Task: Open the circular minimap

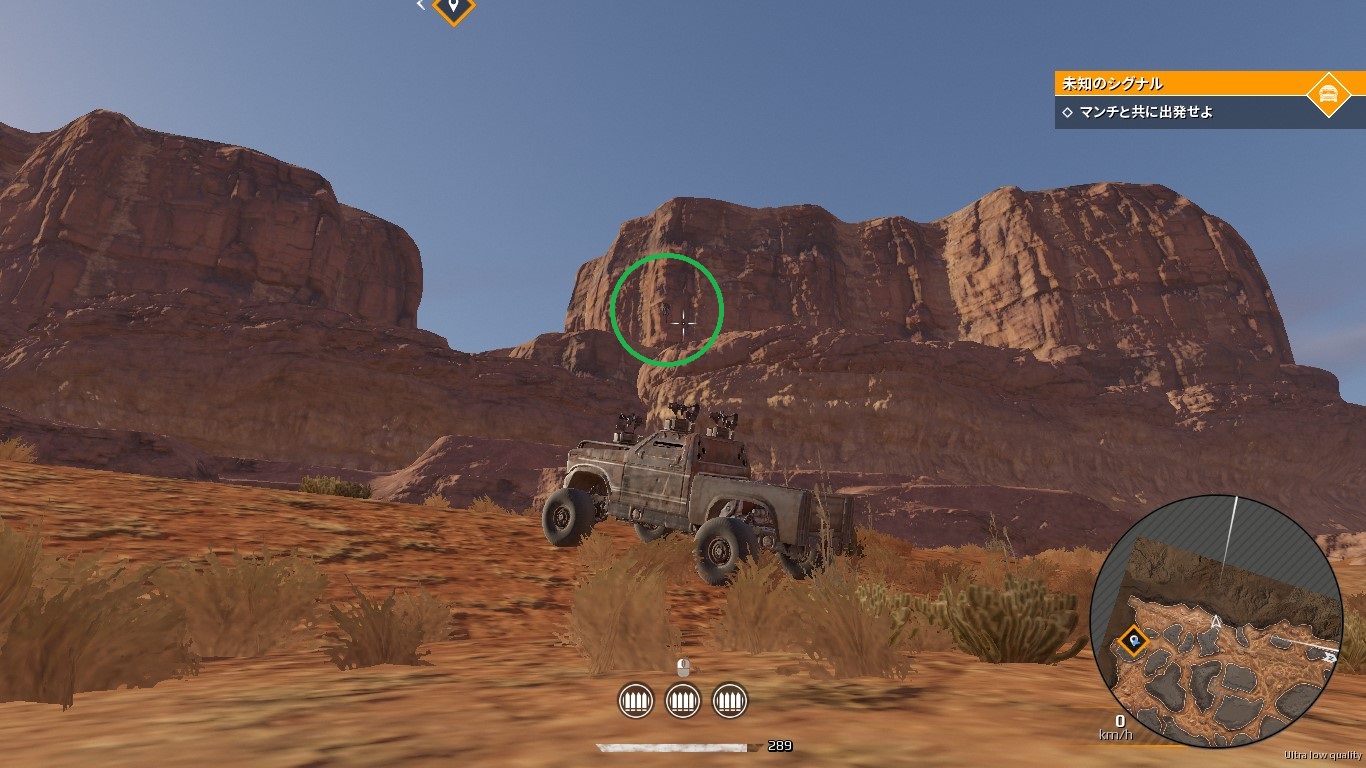Action: (1215, 620)
